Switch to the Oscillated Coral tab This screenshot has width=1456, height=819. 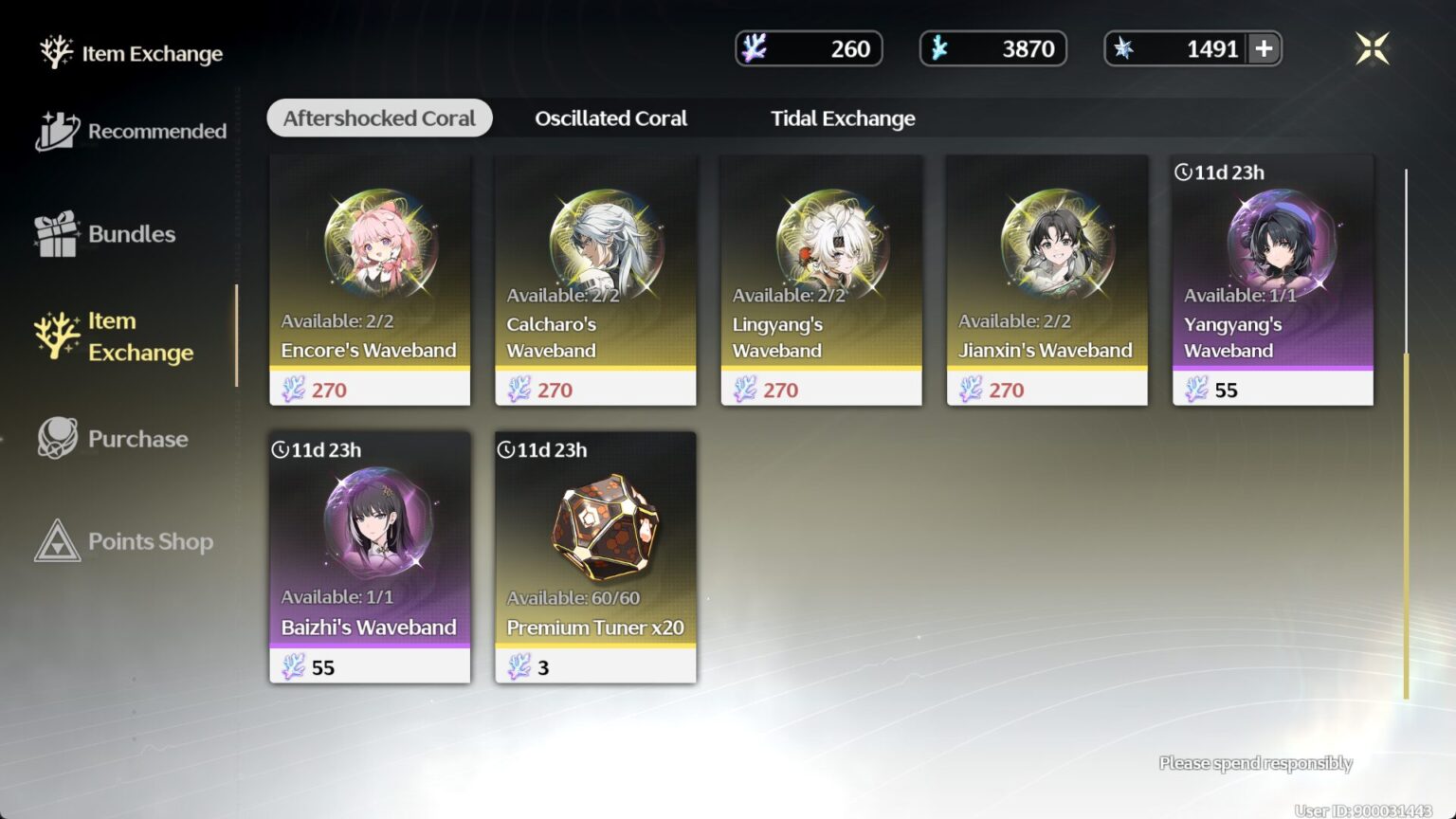(x=610, y=118)
